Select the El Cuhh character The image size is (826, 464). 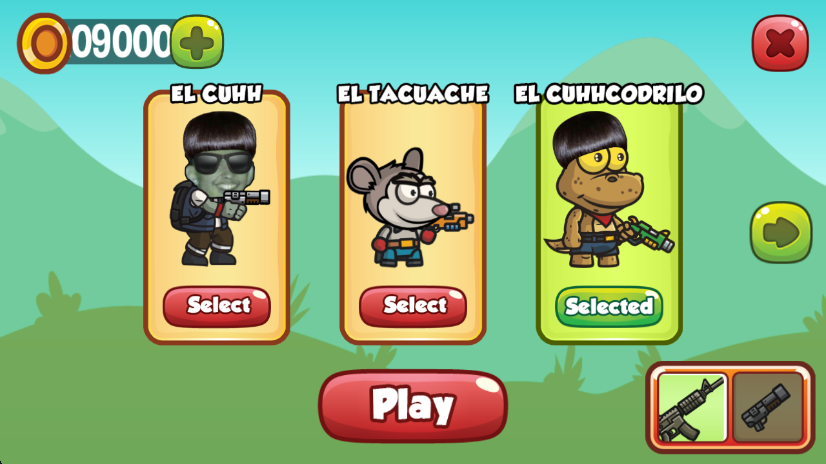(x=216, y=305)
